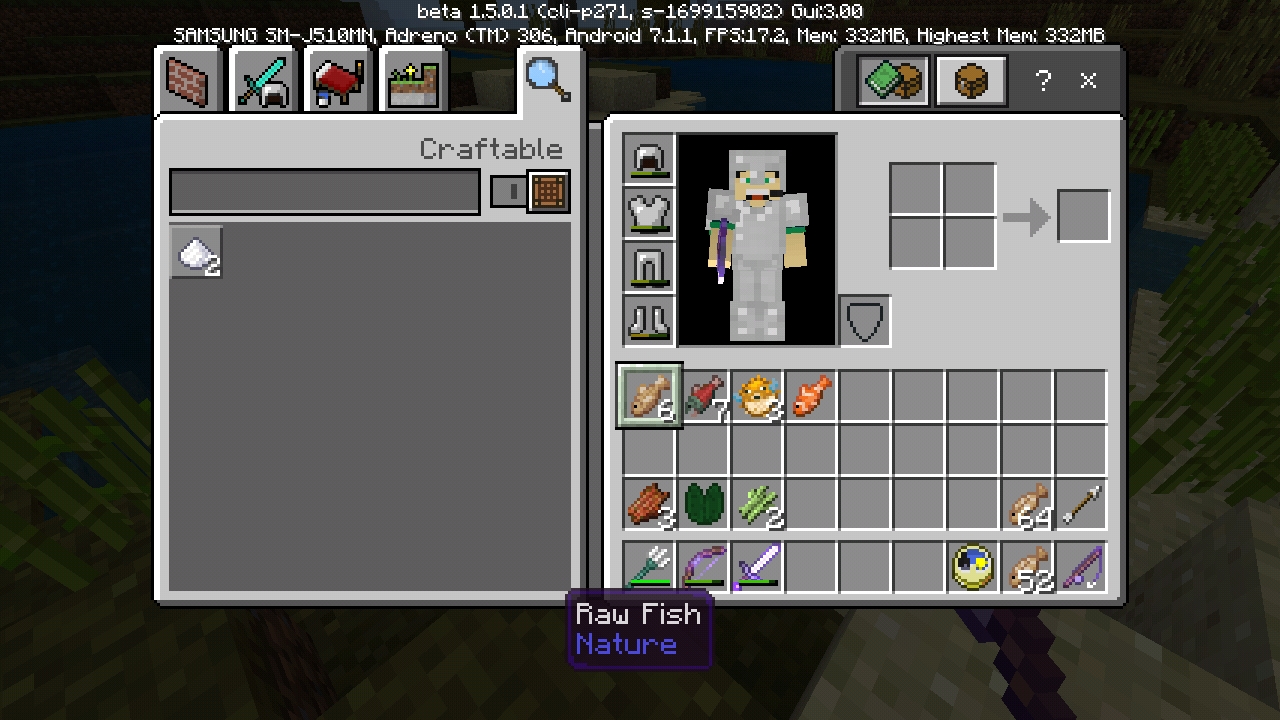This screenshot has height=720, width=1280.
Task: Switch to the Construction brick tab
Action: (190, 82)
